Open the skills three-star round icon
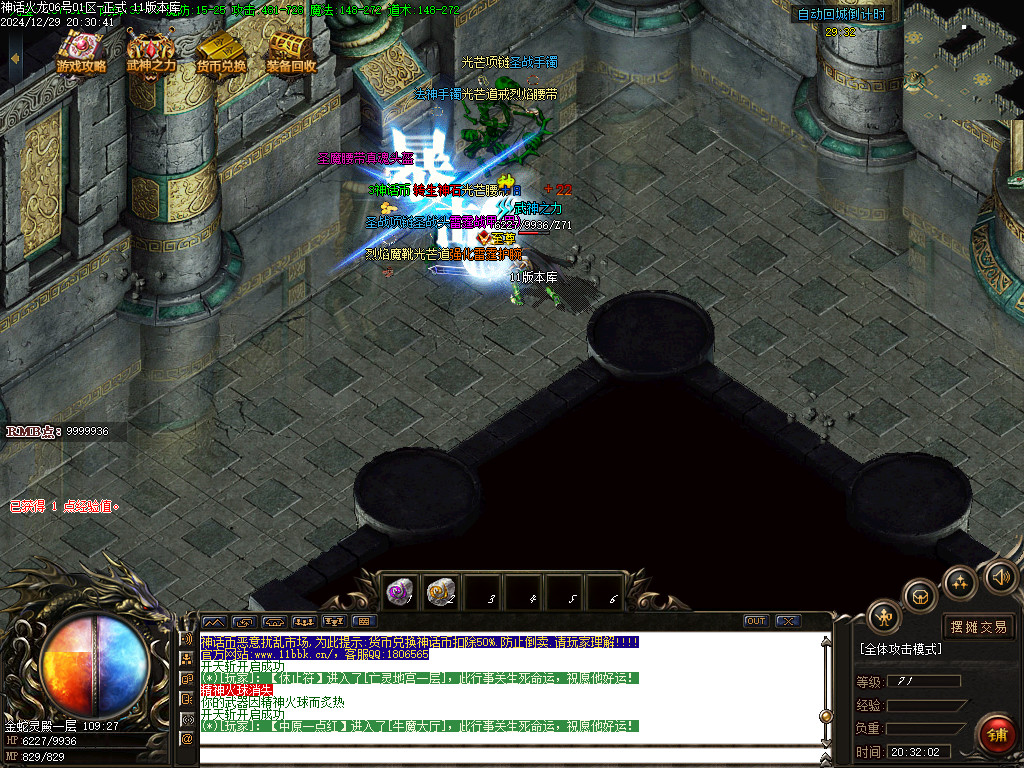This screenshot has height=768, width=1024. pos(960,583)
